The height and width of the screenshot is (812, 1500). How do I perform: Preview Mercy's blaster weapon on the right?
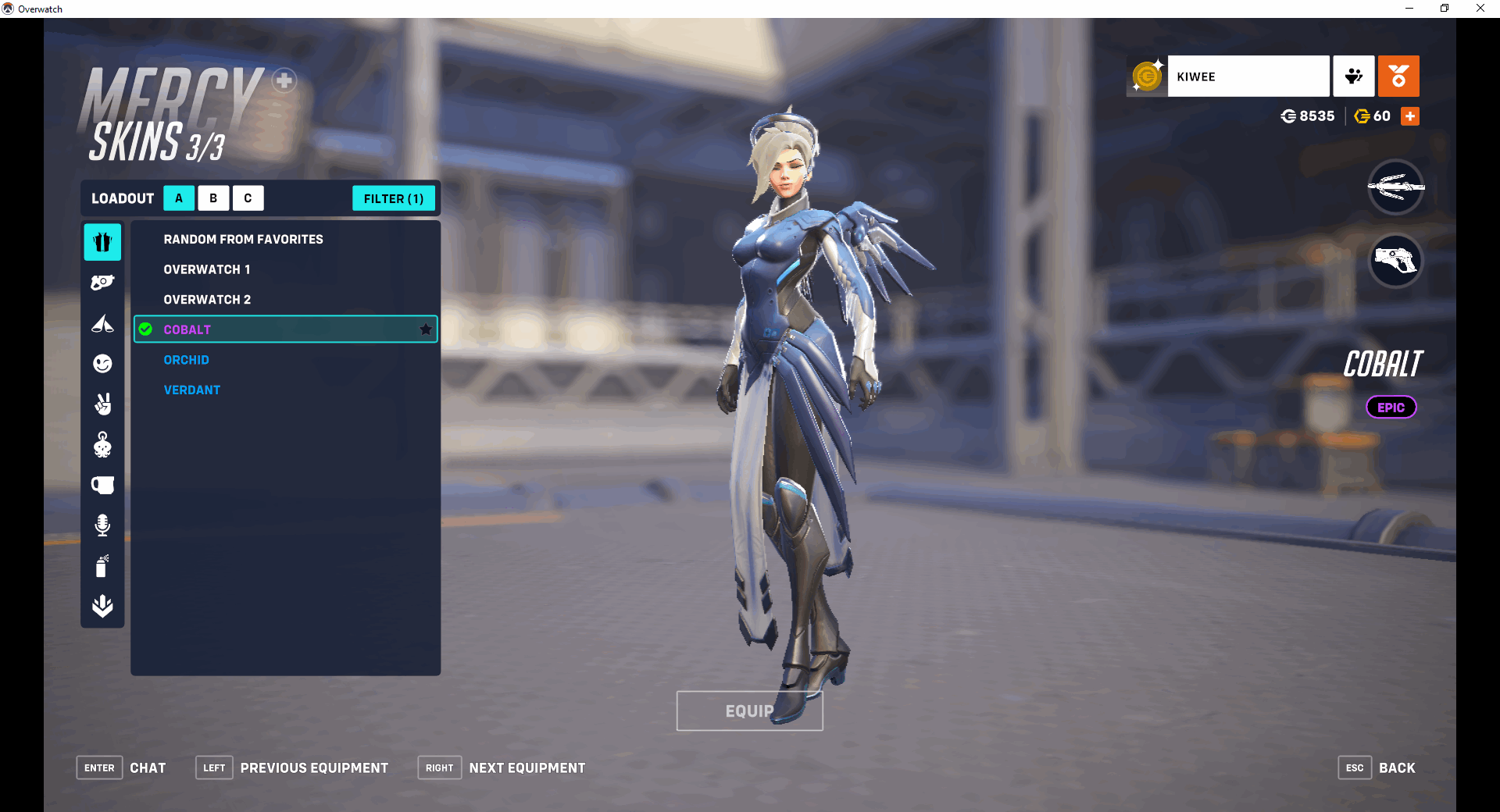[x=1395, y=262]
